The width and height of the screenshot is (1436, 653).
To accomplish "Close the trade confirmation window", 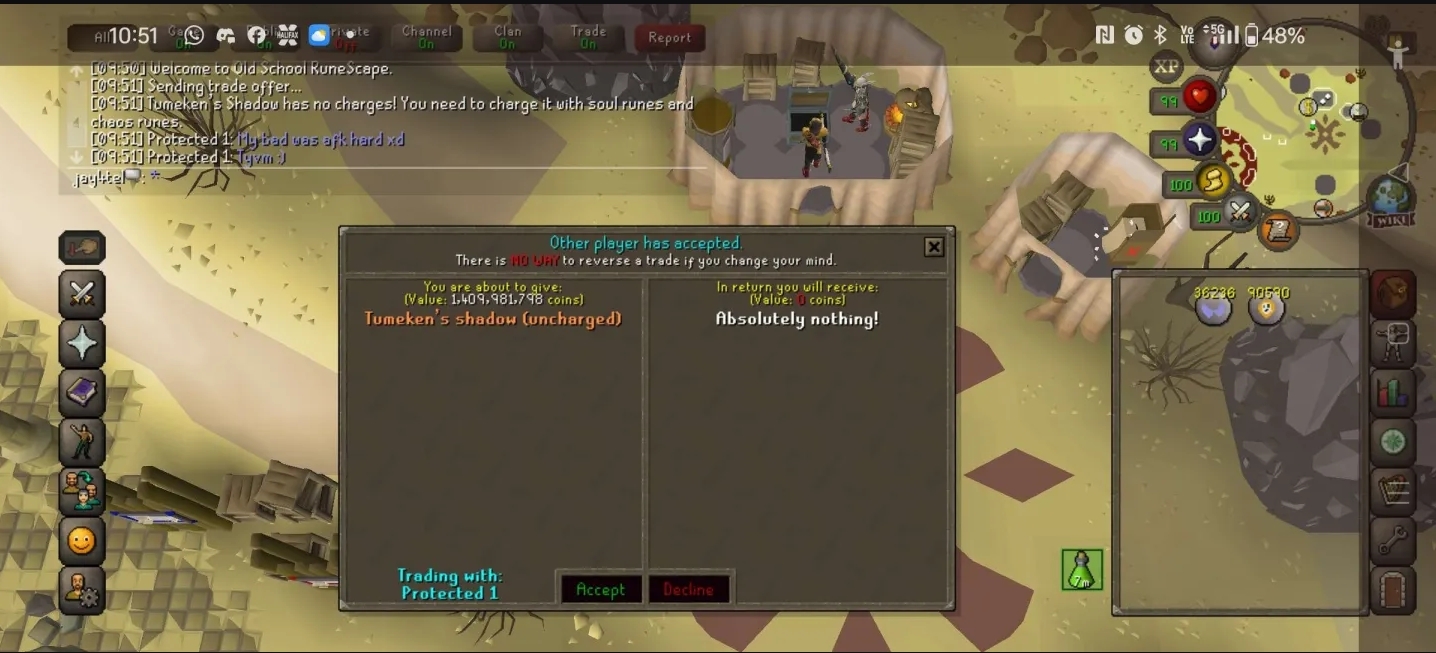I will (933, 247).
